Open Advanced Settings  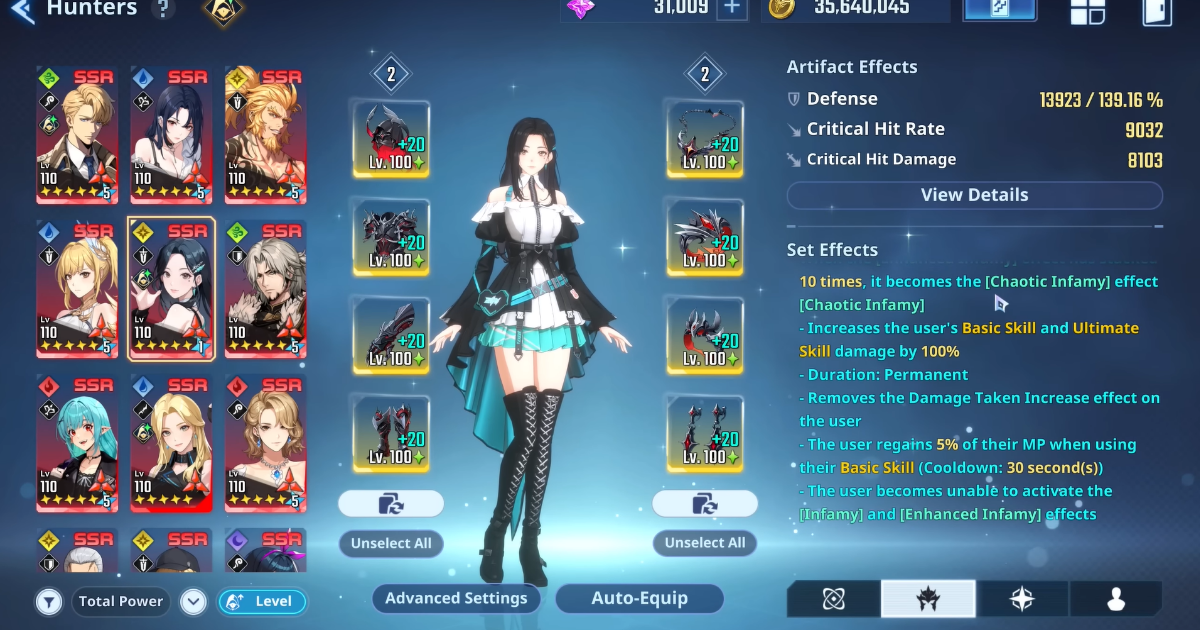(x=456, y=598)
